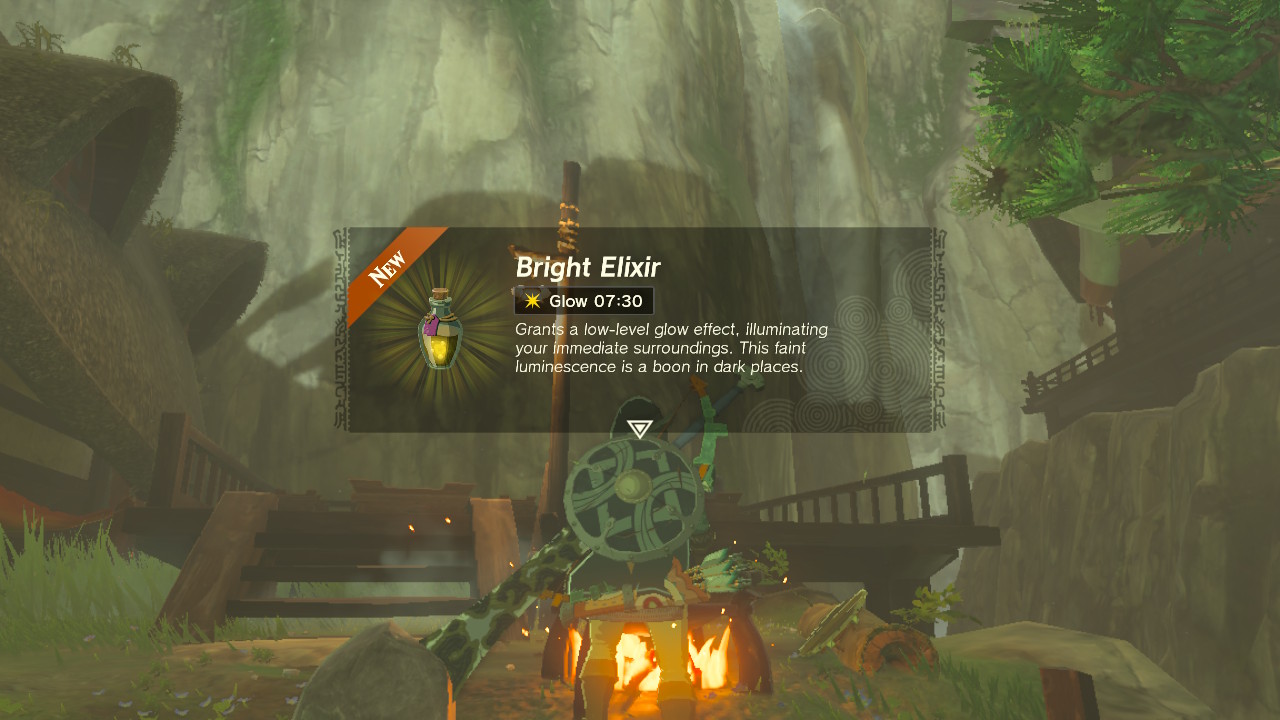Click the description mentioning low-level glow effect
Viewport: 1280px width, 720px height.
tap(668, 328)
